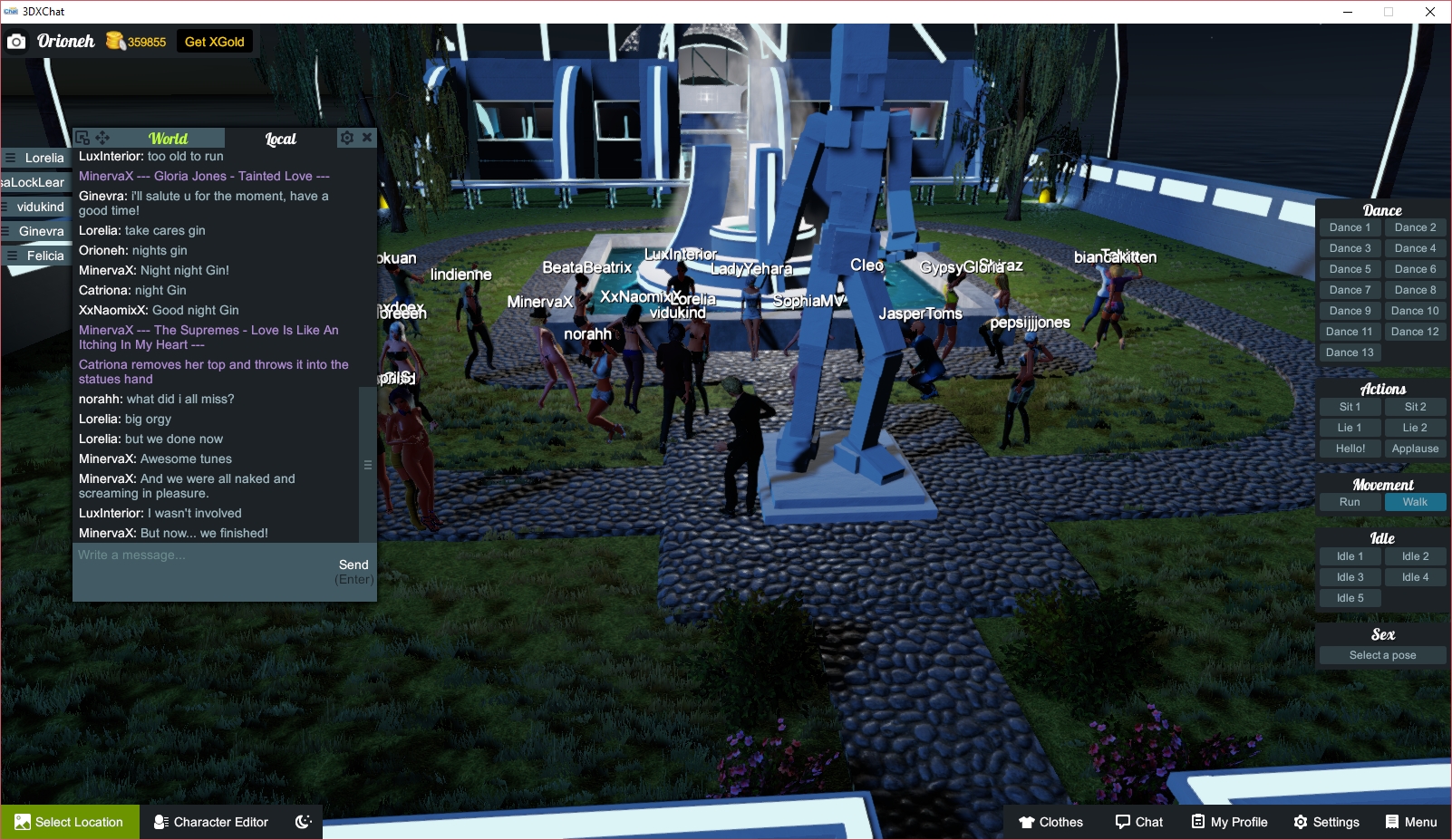1452x840 pixels.
Task: Open the Chat panel from the bottom bar
Action: tap(1139, 822)
